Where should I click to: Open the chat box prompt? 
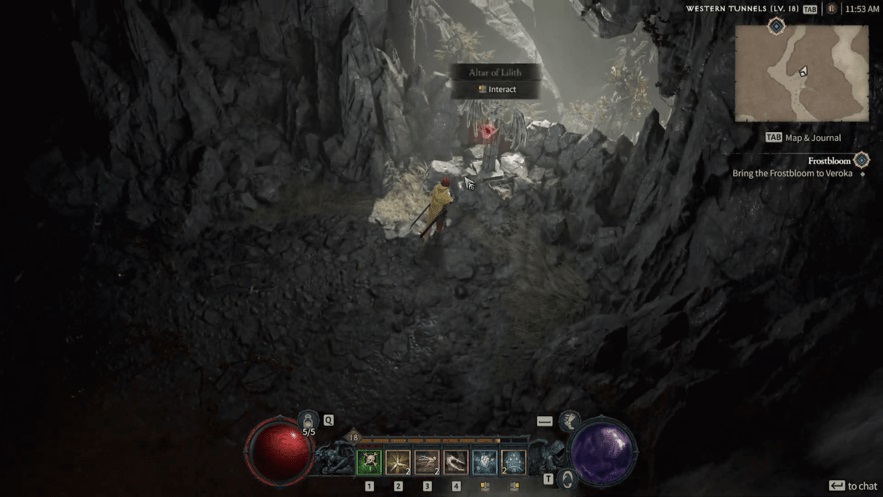point(853,486)
